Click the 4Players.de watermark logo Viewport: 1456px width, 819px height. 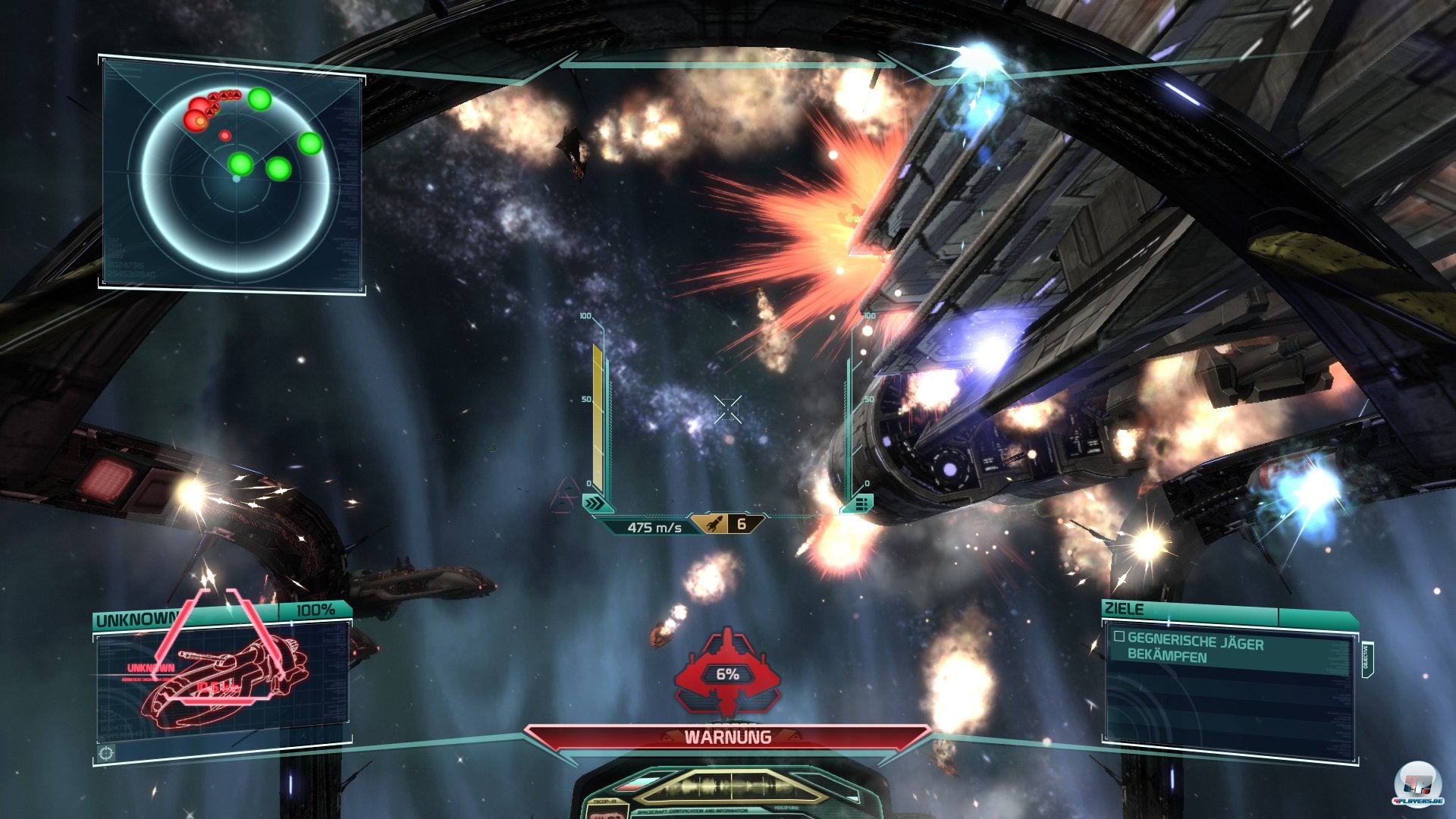pos(1418,786)
